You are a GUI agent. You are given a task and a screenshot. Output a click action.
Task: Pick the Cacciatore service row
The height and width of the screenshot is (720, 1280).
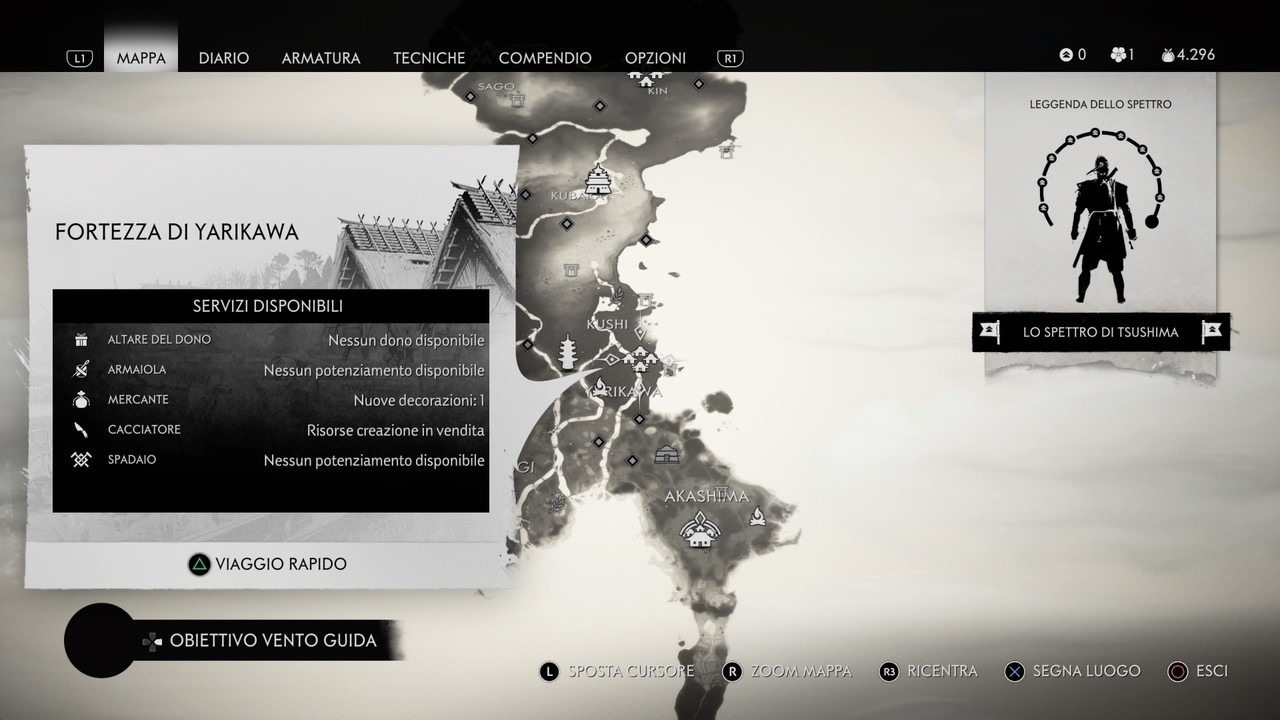[x=271, y=430]
